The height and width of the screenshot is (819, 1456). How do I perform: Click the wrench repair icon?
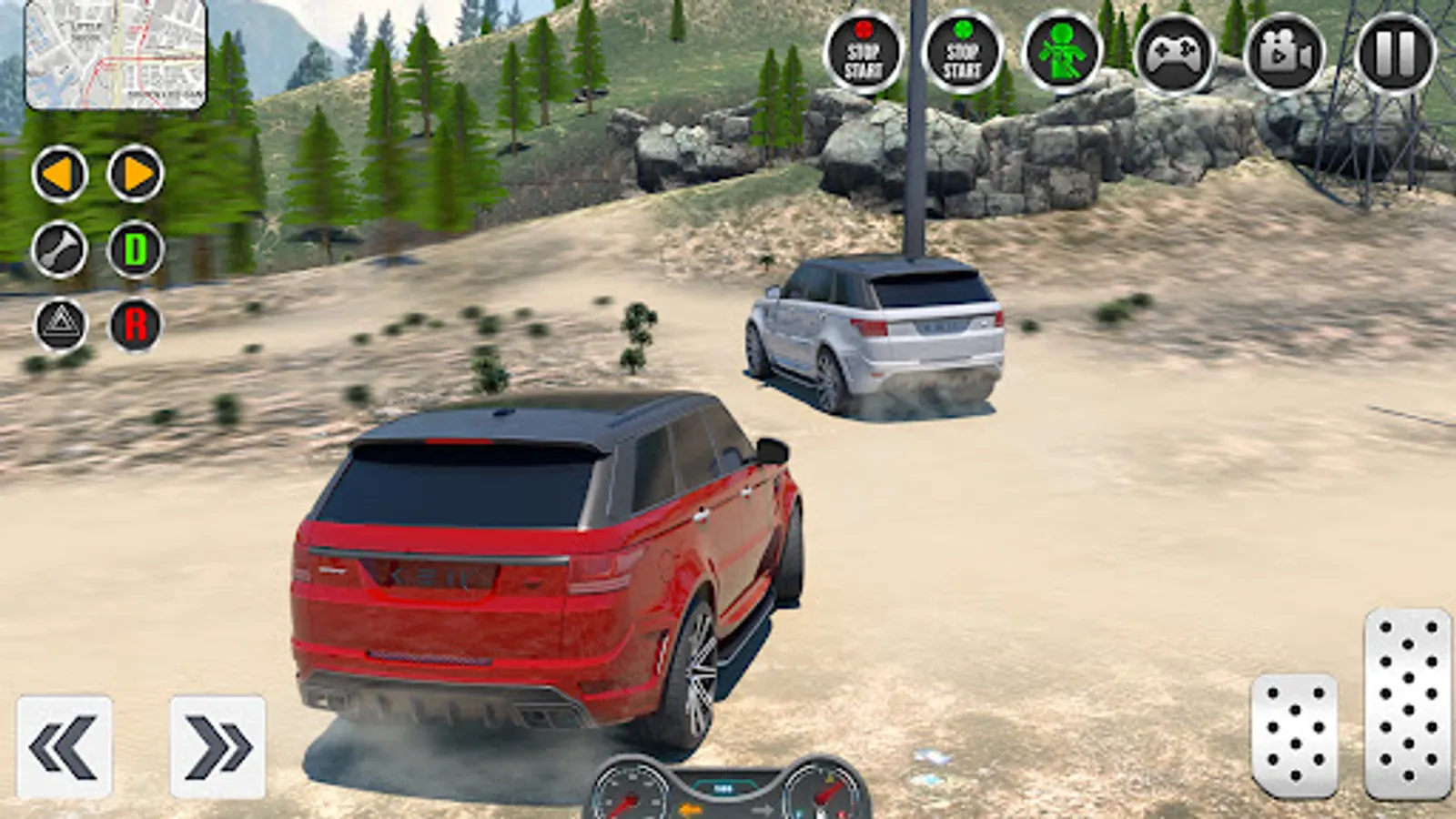(x=60, y=249)
